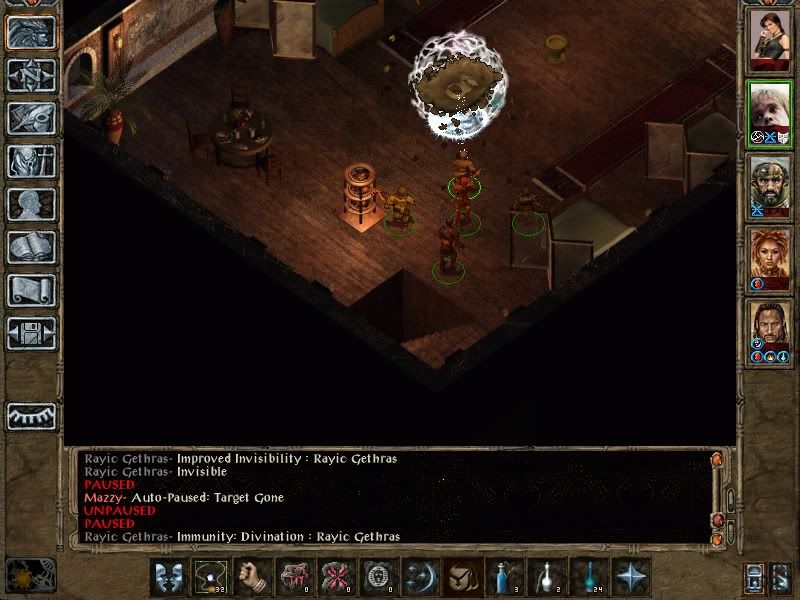Select the bearded helmeted warrior portrait
Image resolution: width=800 pixels, height=600 pixels.
tap(770, 188)
